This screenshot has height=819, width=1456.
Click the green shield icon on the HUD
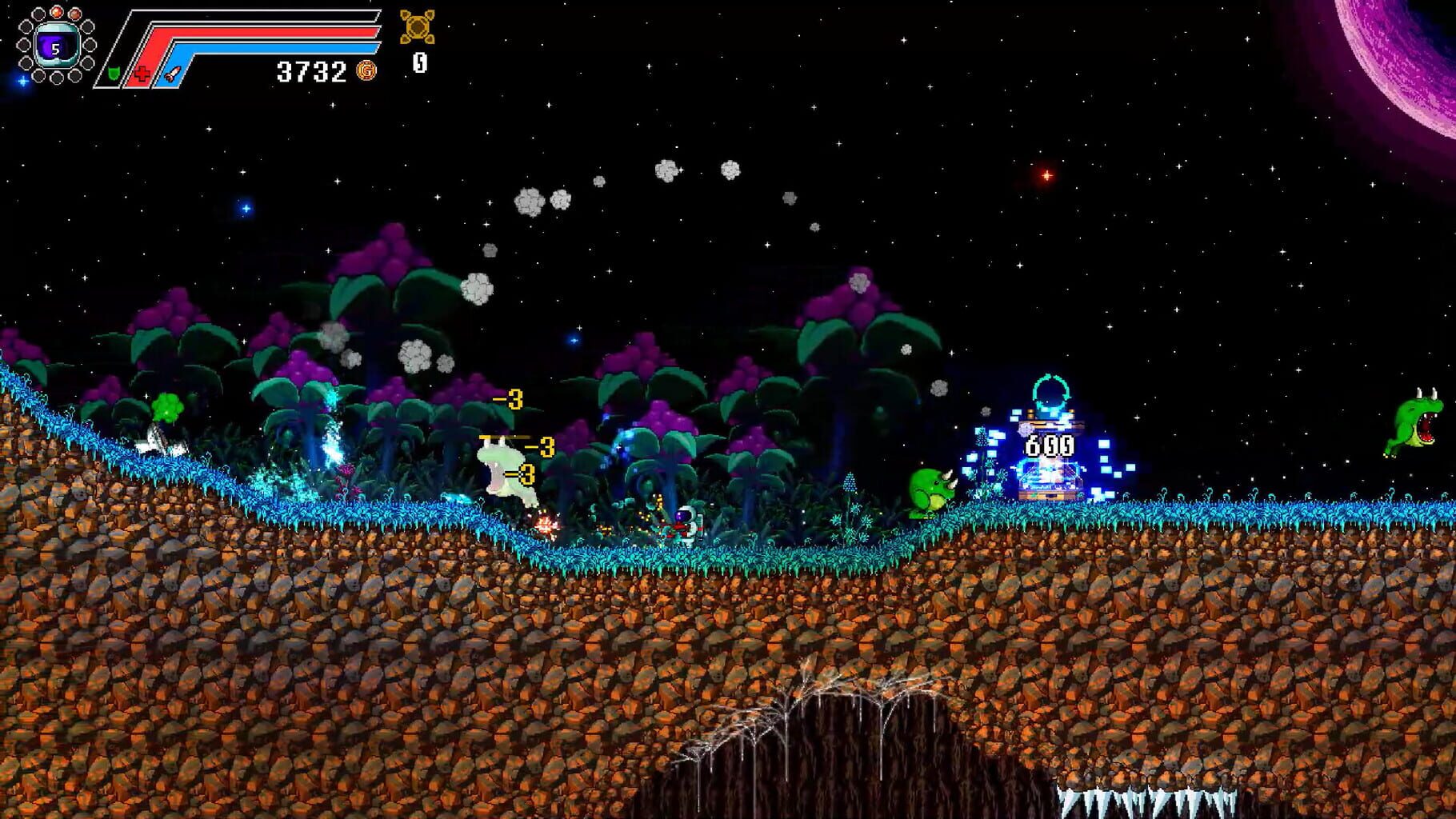click(113, 74)
